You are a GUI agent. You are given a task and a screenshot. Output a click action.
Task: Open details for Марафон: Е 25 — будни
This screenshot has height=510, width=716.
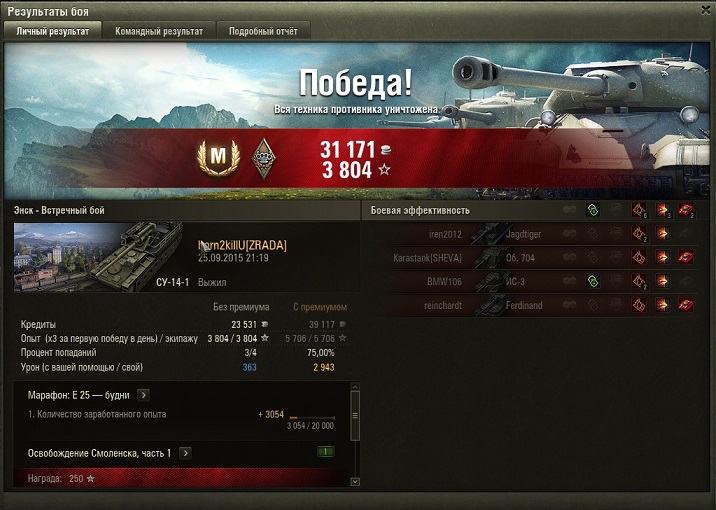143,395
